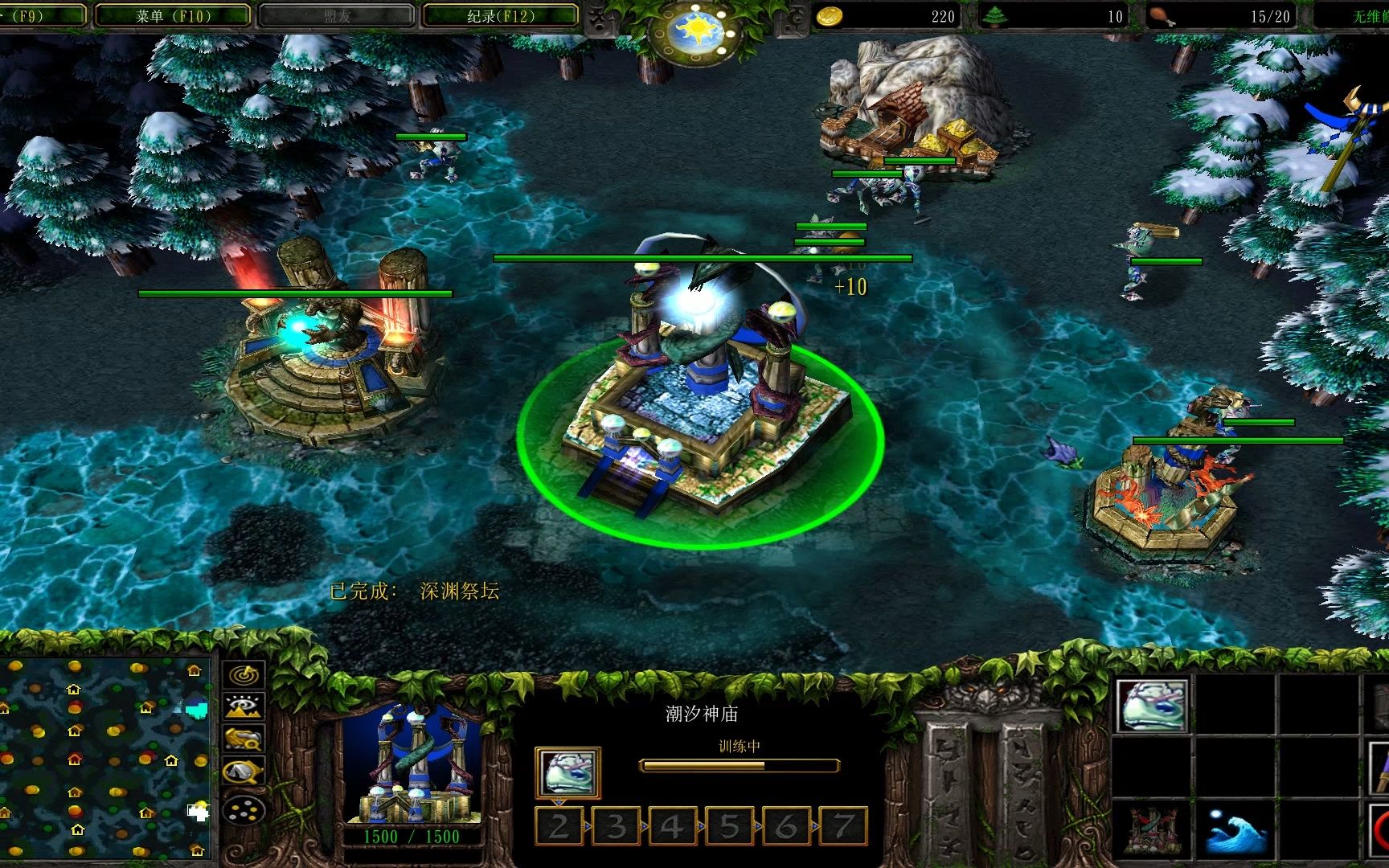
Task: Click the food supply icon at top right
Action: point(1161,14)
